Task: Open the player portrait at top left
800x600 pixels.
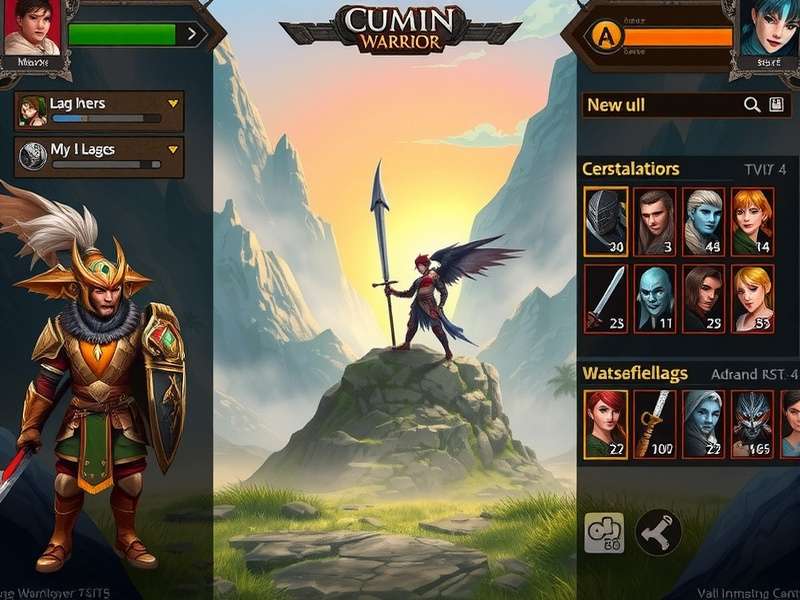Action: 31,28
